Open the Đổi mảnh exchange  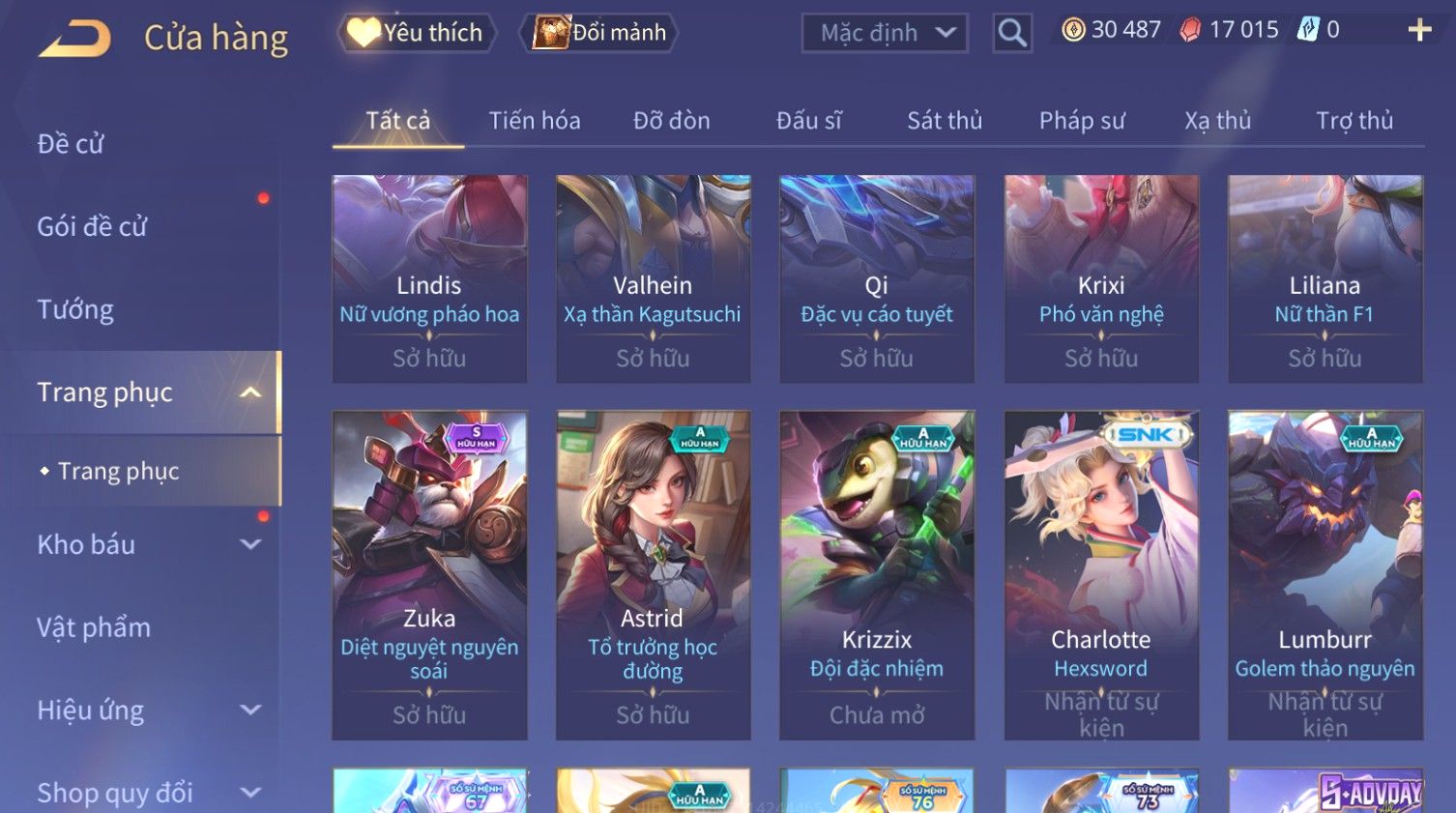599,33
